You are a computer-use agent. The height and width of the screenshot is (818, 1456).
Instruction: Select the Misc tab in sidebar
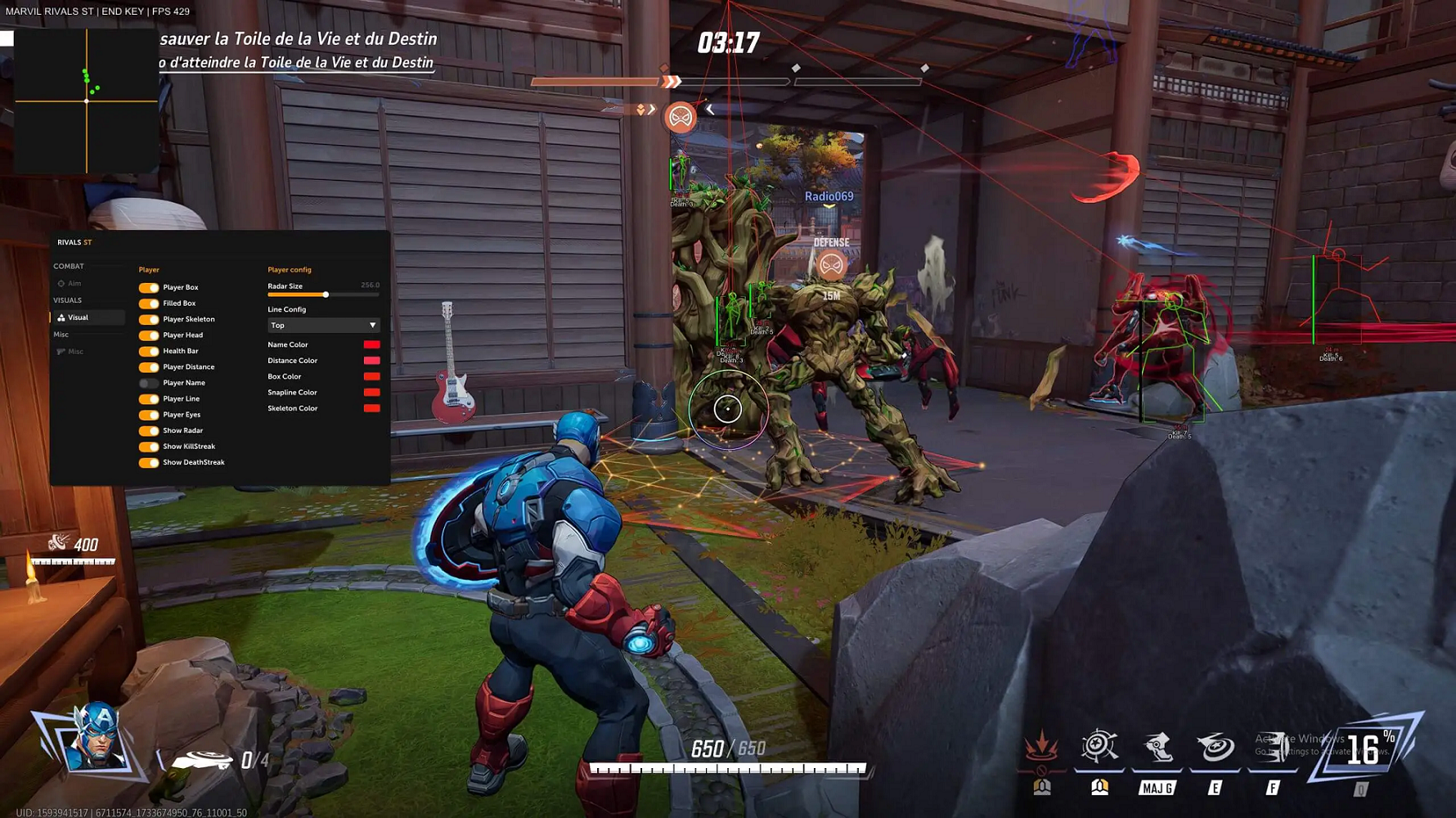pos(75,352)
